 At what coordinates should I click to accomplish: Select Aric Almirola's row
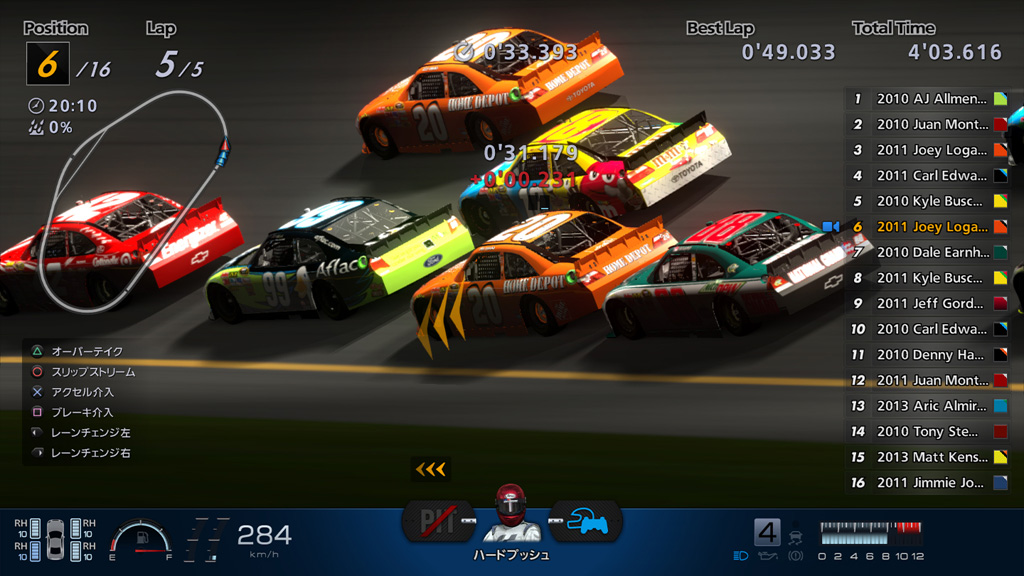coord(930,406)
